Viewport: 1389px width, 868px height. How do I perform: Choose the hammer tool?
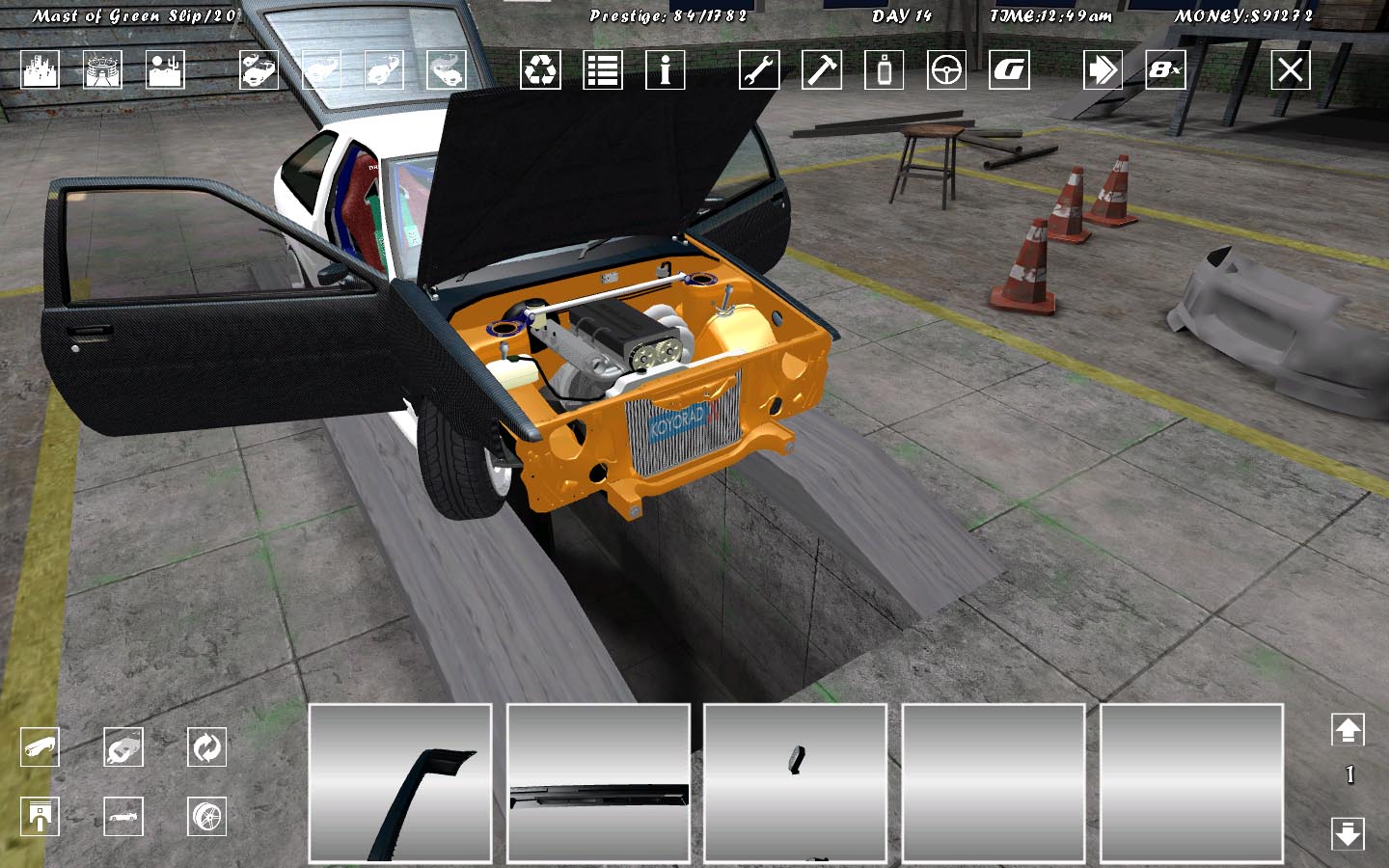pyautogui.click(x=822, y=70)
